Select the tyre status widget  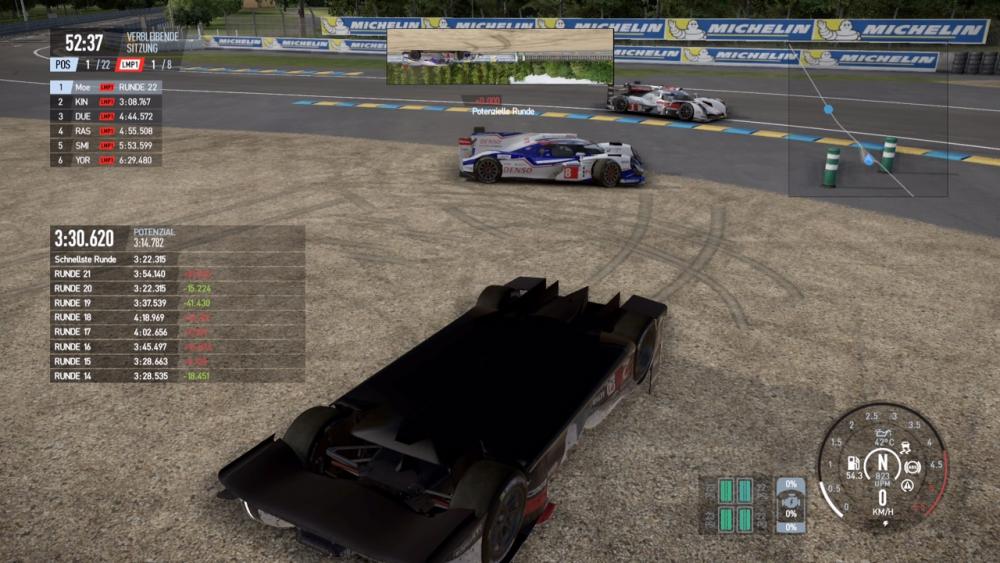(x=735, y=504)
